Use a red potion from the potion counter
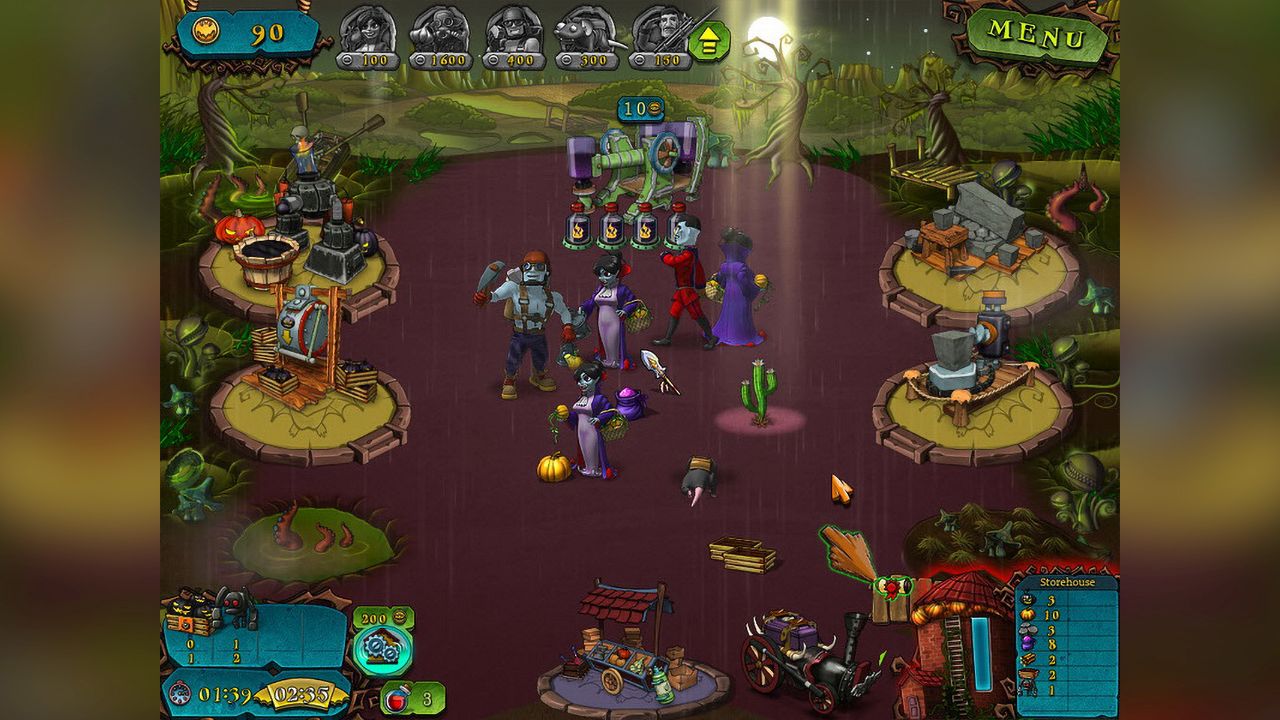This screenshot has width=1280, height=720. point(396,697)
